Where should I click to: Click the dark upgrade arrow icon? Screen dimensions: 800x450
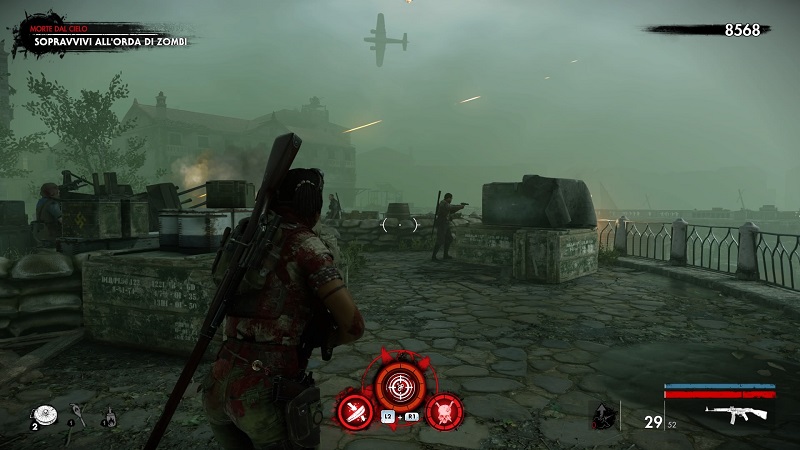(x=600, y=416)
